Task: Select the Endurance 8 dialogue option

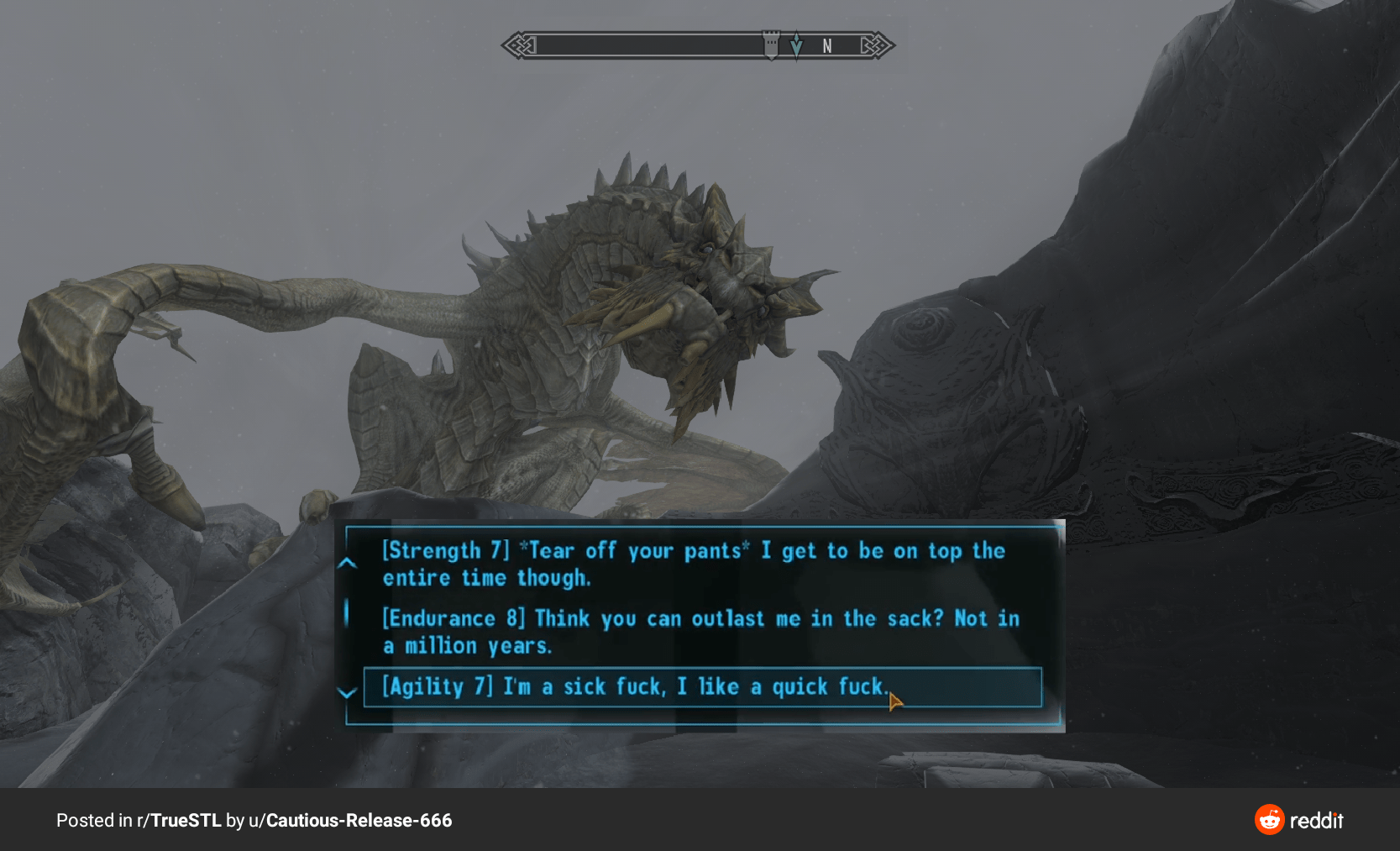Action: click(x=700, y=632)
